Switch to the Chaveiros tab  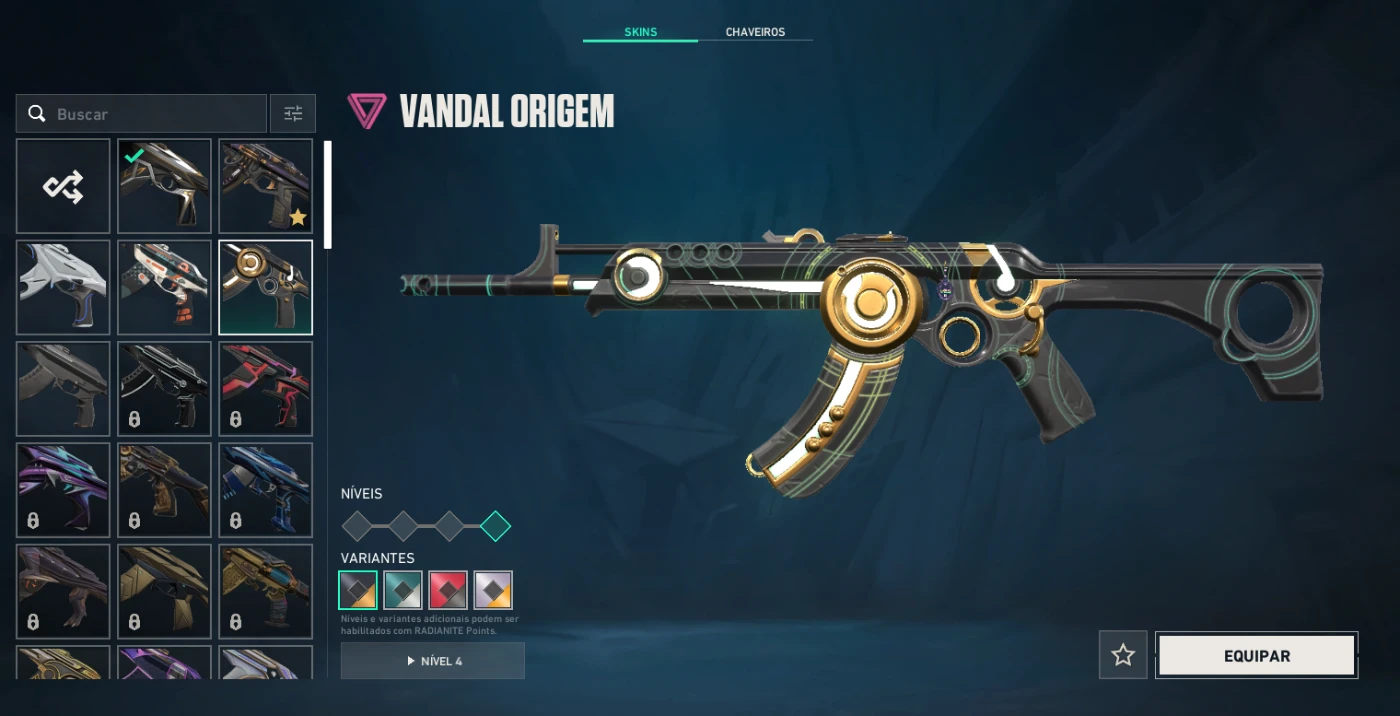[755, 32]
